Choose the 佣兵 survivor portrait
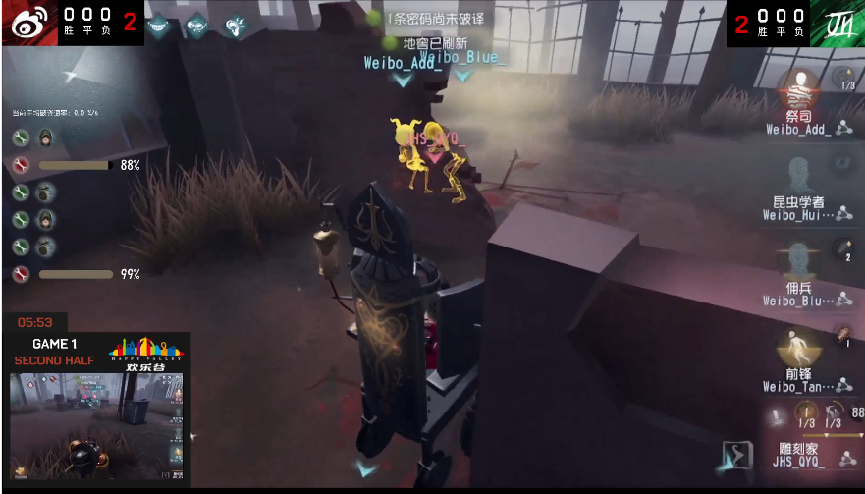Viewport: 865px width, 494px height. pyautogui.click(x=798, y=260)
